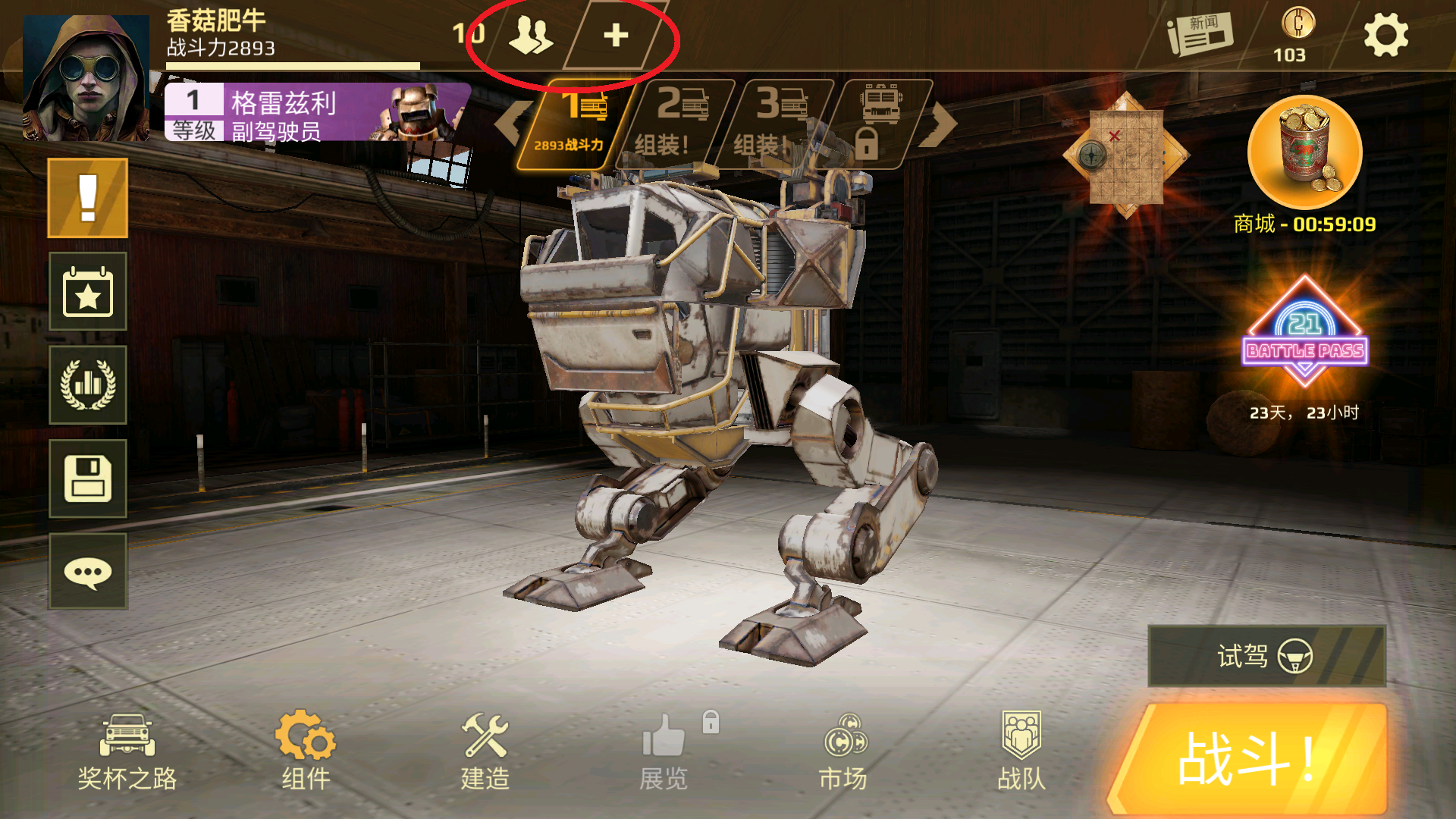The width and height of the screenshot is (1456, 819).
Task: View the 格雷兹利 co-driver banner
Action: (317, 113)
